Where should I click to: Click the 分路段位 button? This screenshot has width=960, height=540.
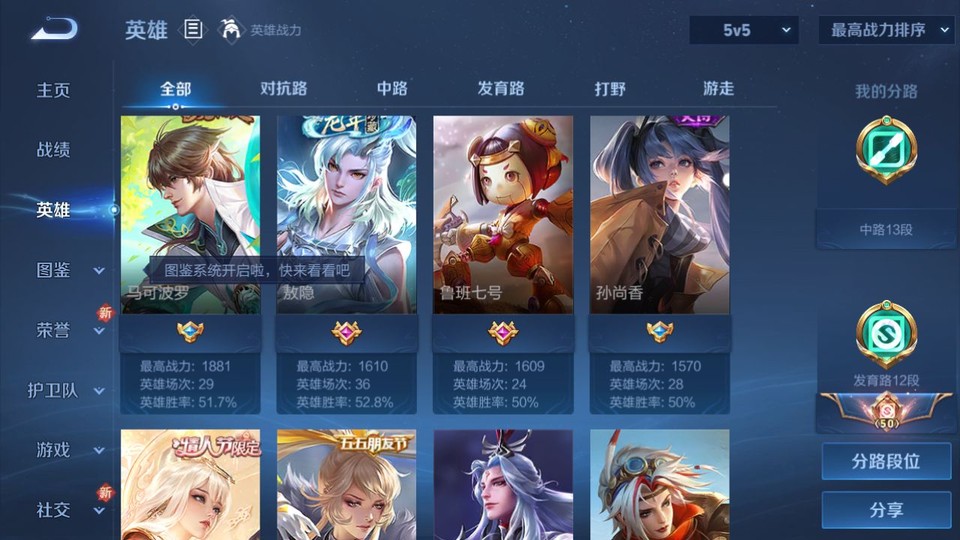tap(886, 462)
